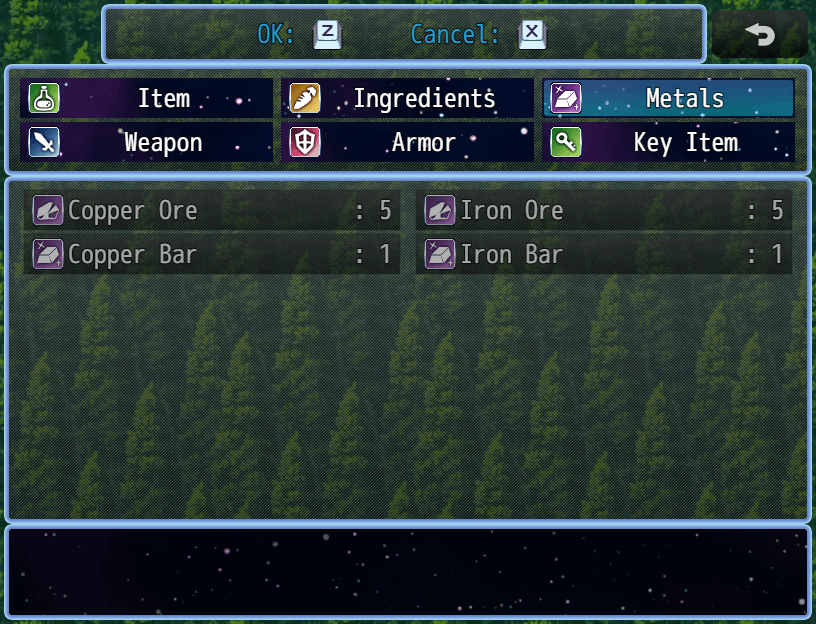Screen dimensions: 816x624
Task: Select Copper Ore in the list
Action: (212, 211)
